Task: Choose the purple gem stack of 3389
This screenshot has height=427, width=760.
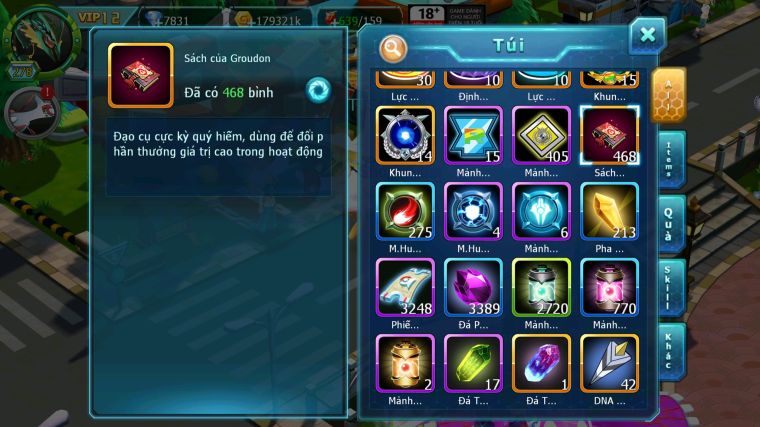Action: [473, 286]
